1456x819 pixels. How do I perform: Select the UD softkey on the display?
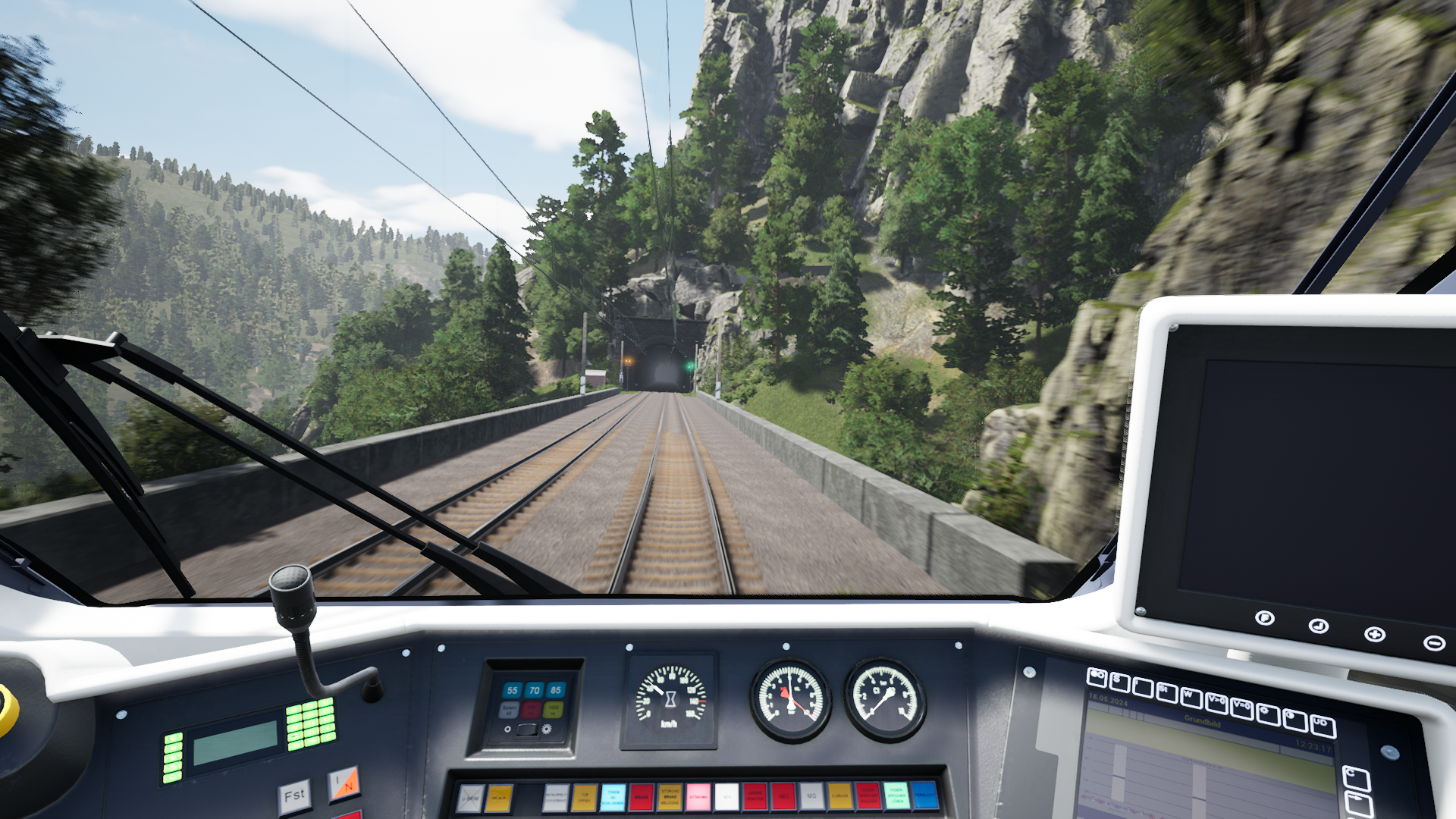pyautogui.click(x=1323, y=726)
